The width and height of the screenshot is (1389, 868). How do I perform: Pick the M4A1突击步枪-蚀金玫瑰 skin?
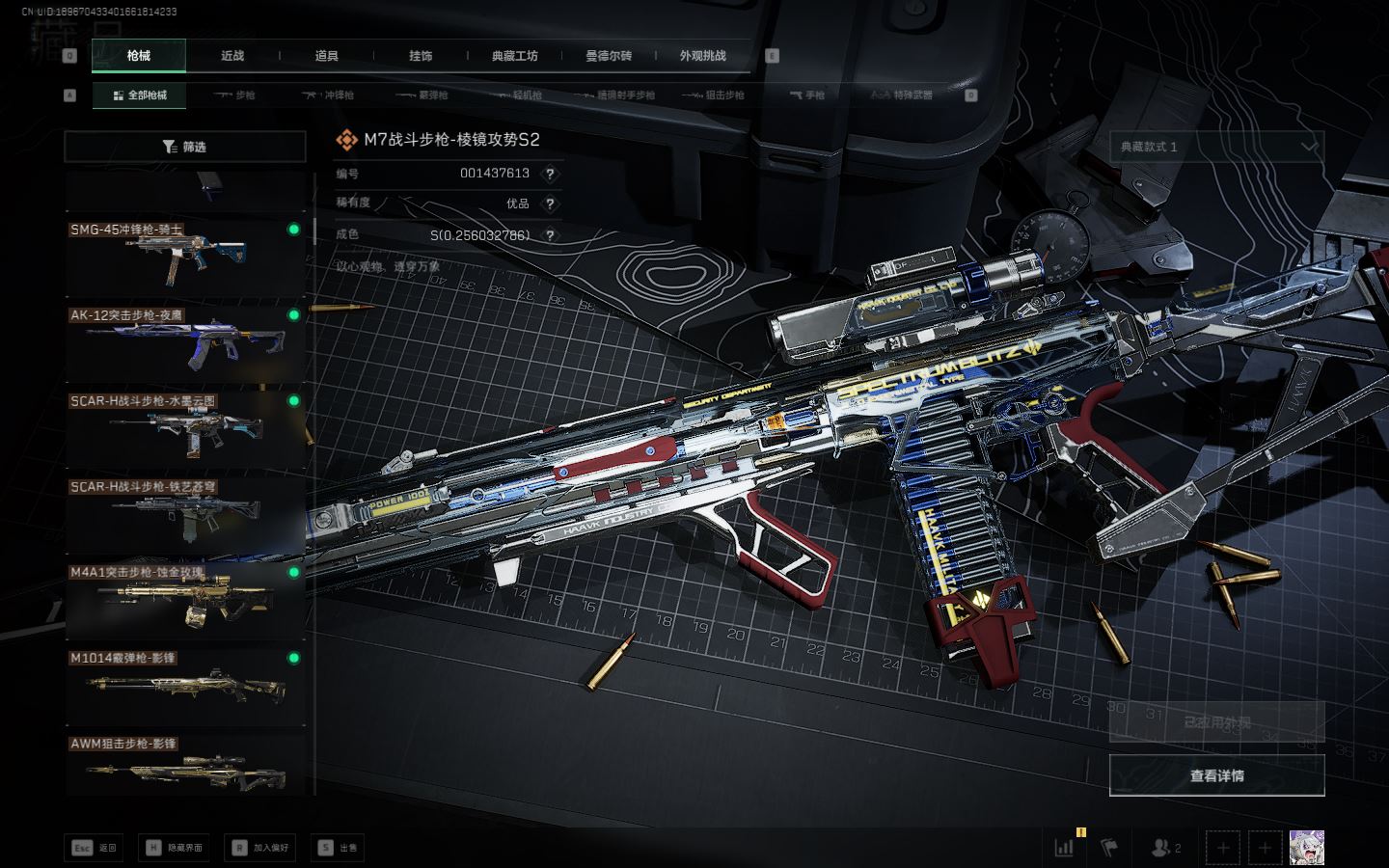[184, 600]
